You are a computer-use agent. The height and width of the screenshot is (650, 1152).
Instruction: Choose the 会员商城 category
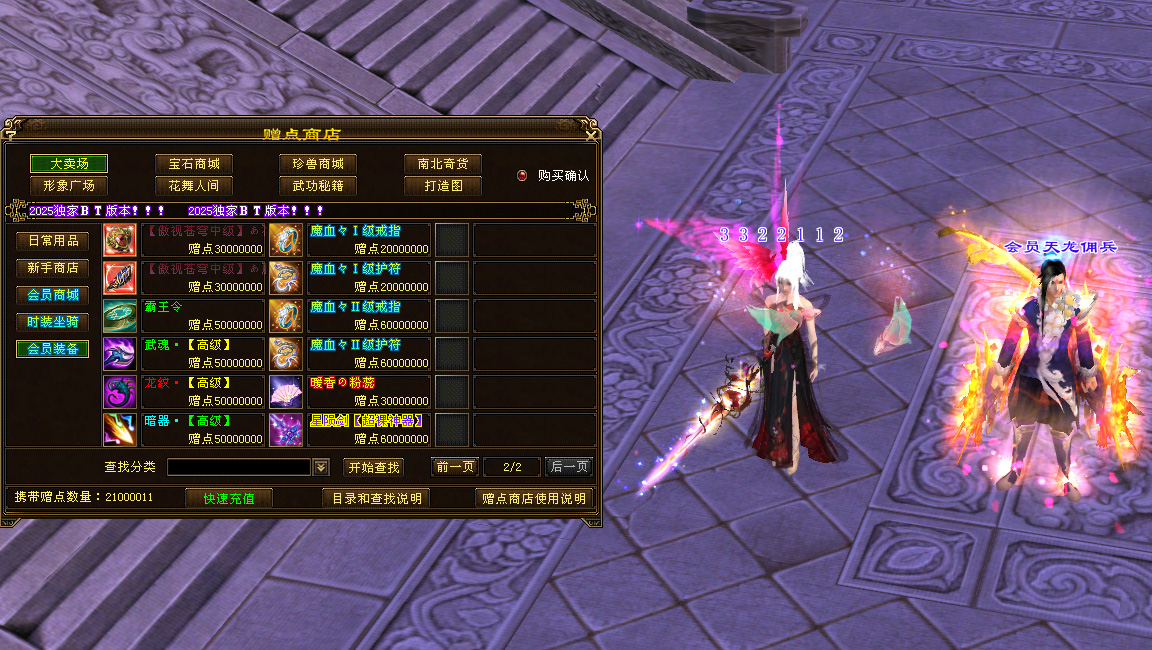53,295
